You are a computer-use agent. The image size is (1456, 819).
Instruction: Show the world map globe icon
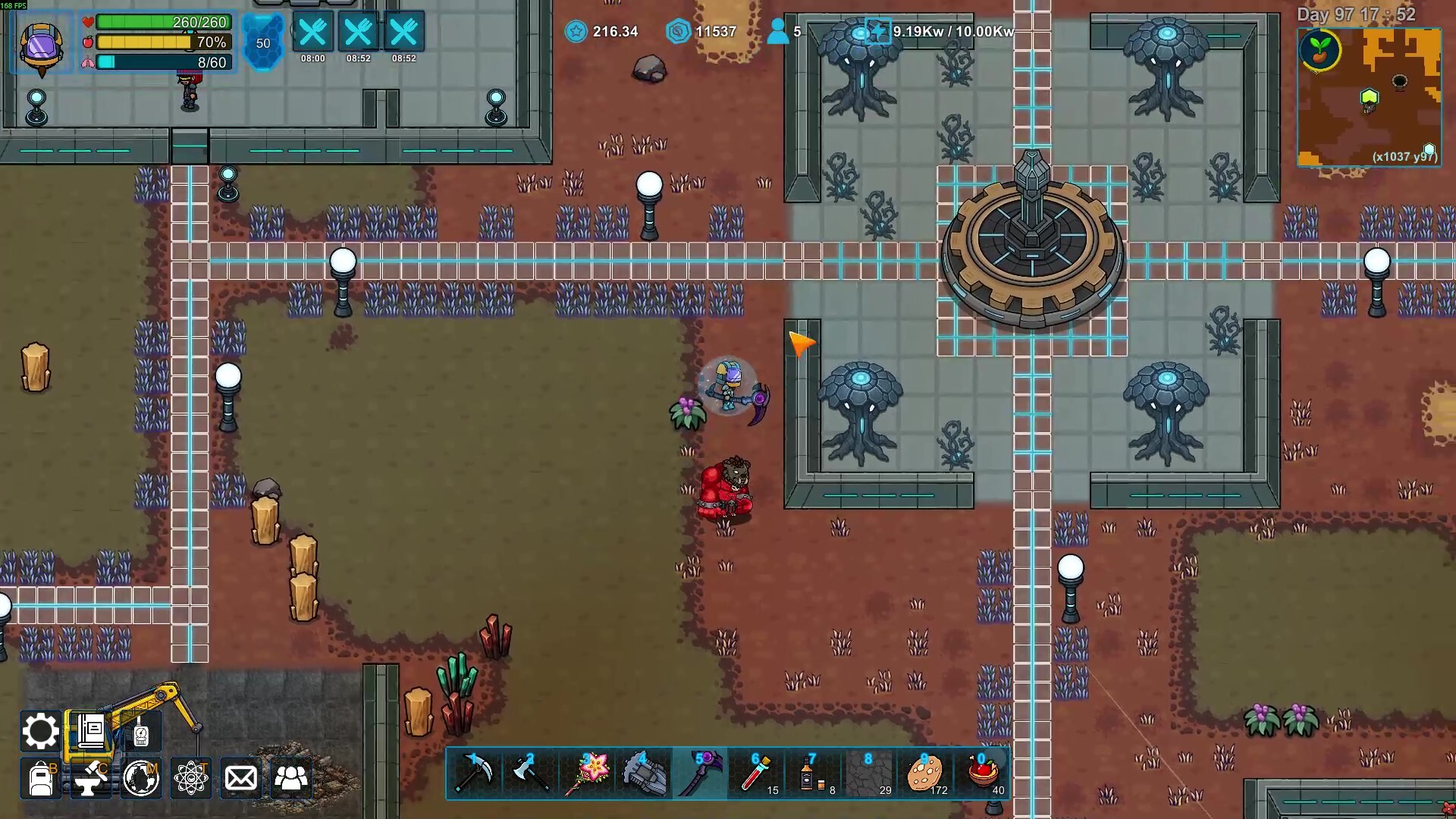(x=141, y=779)
